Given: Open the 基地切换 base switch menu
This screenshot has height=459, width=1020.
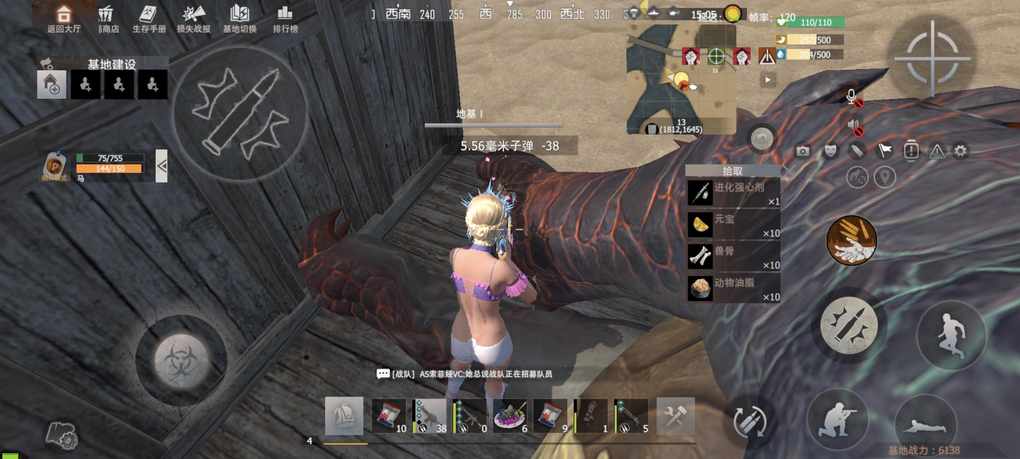Looking at the screenshot, I should tap(239, 18).
